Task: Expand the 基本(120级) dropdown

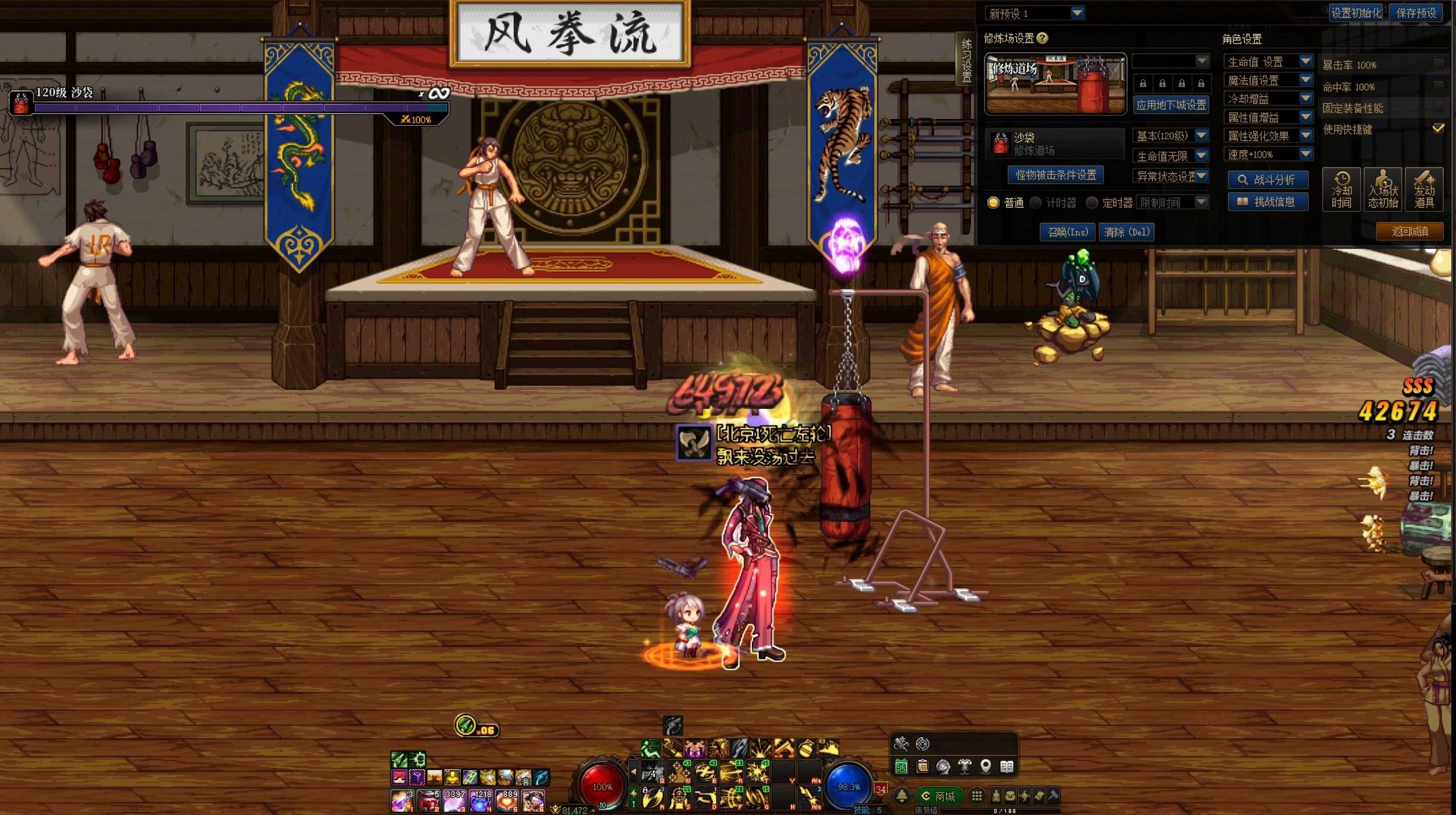Action: (x=1200, y=135)
